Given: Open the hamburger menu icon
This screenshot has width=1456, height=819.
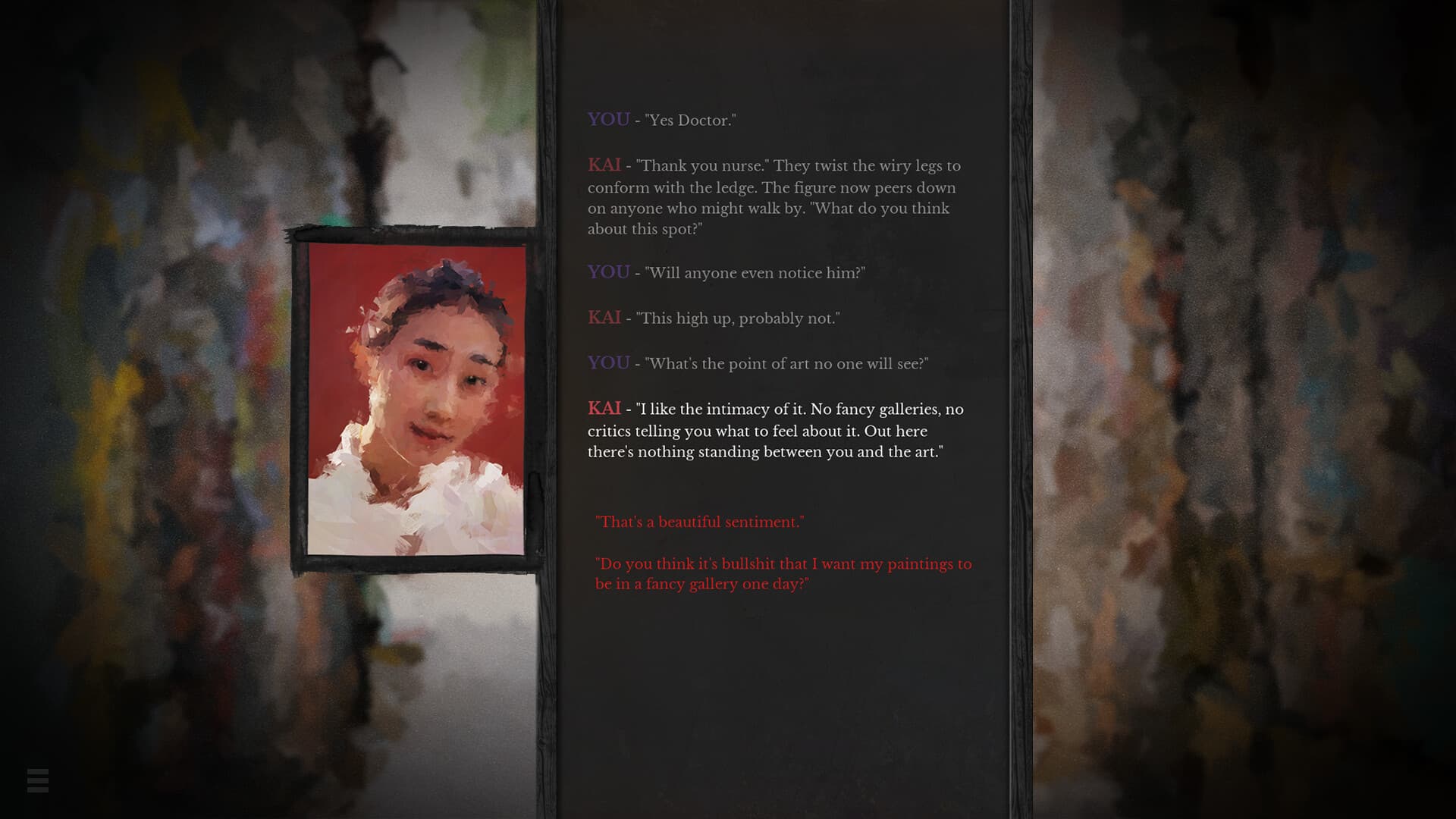Looking at the screenshot, I should [x=39, y=782].
